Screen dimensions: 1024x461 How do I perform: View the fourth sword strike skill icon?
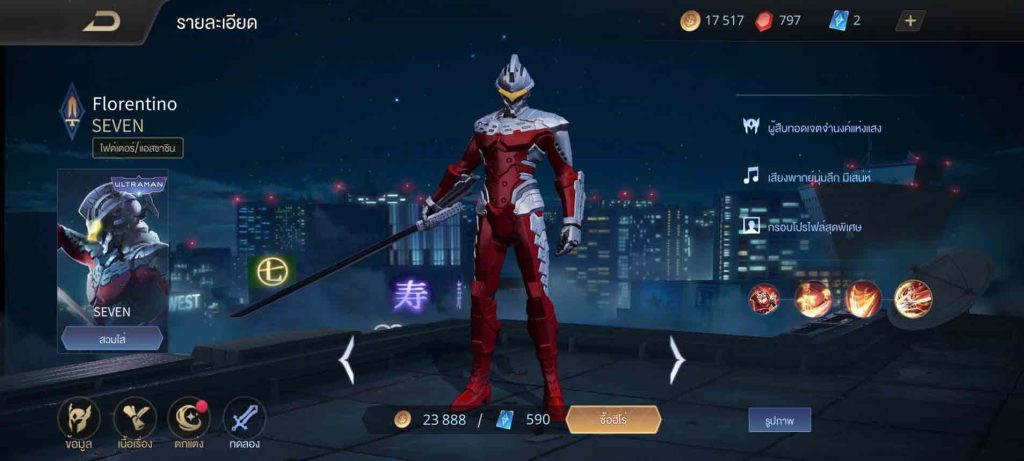pos(913,299)
